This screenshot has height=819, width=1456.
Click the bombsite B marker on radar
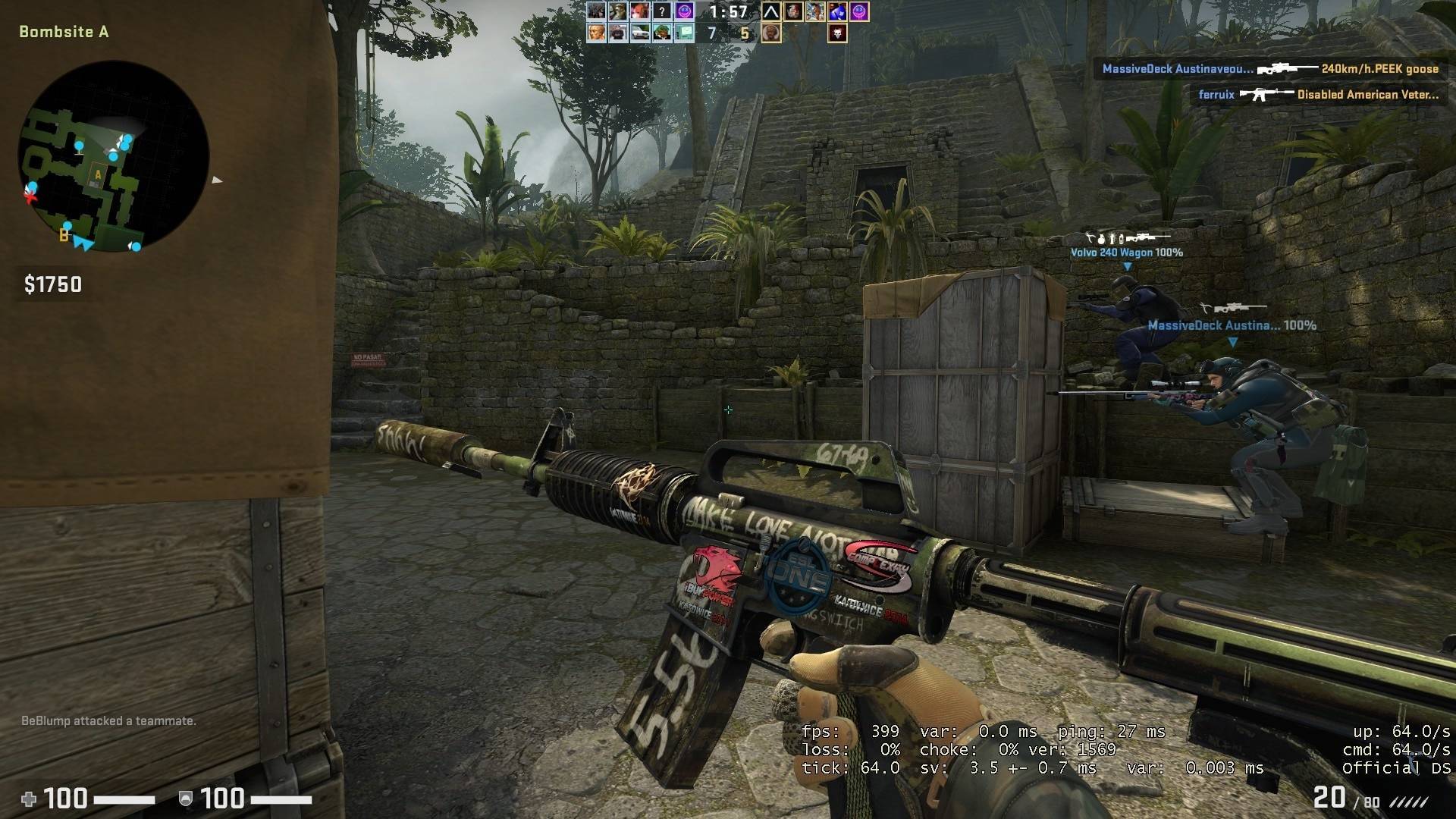[64, 236]
